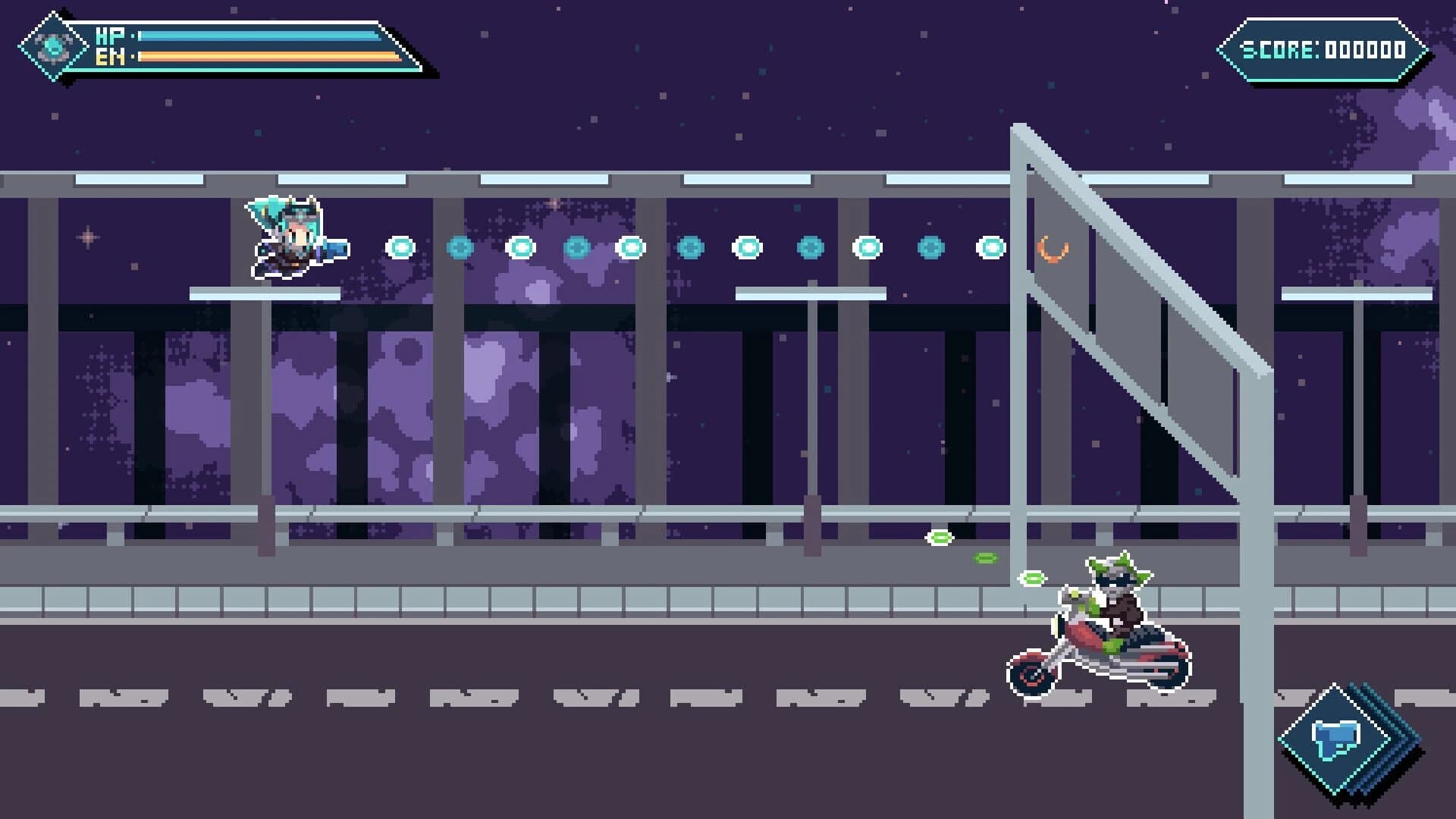Screen dimensions: 1456x819
Task: Click the platform beneath the player
Action: coord(265,296)
